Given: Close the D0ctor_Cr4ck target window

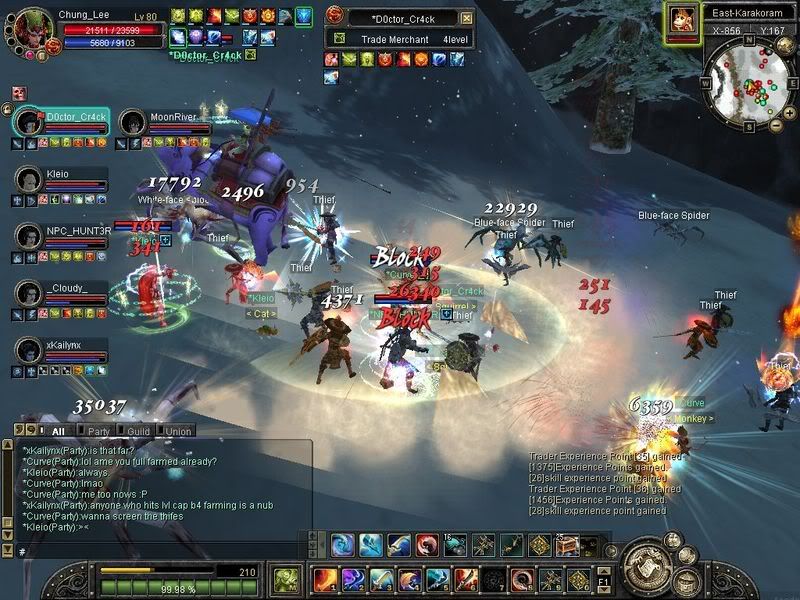Looking at the screenshot, I should click(467, 18).
